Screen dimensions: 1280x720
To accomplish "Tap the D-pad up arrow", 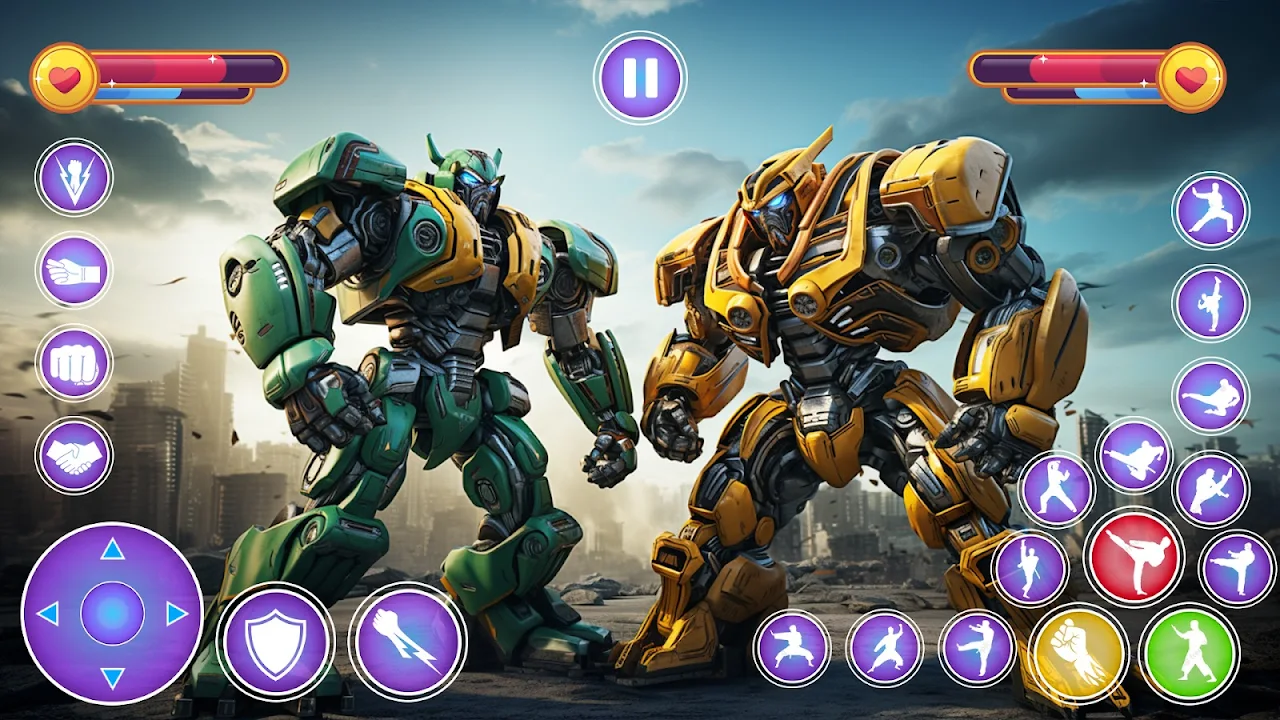I will pos(112,549).
